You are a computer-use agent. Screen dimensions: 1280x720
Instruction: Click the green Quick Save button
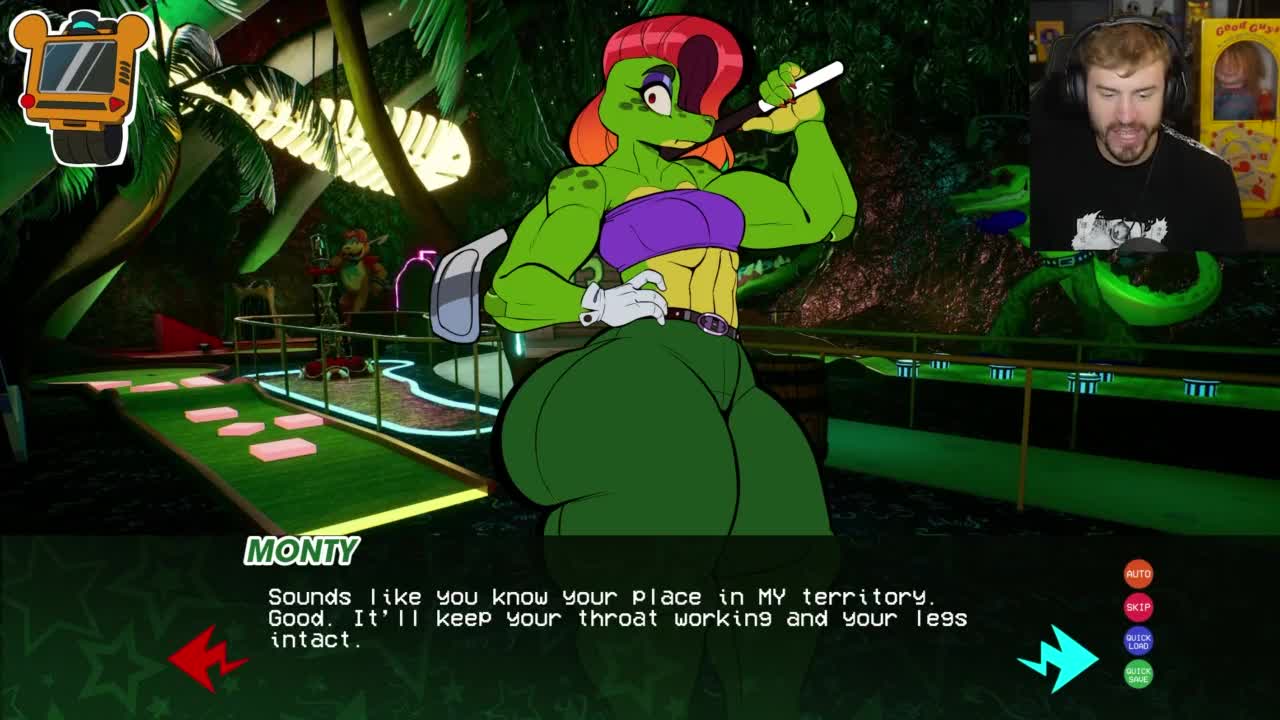click(x=1138, y=675)
